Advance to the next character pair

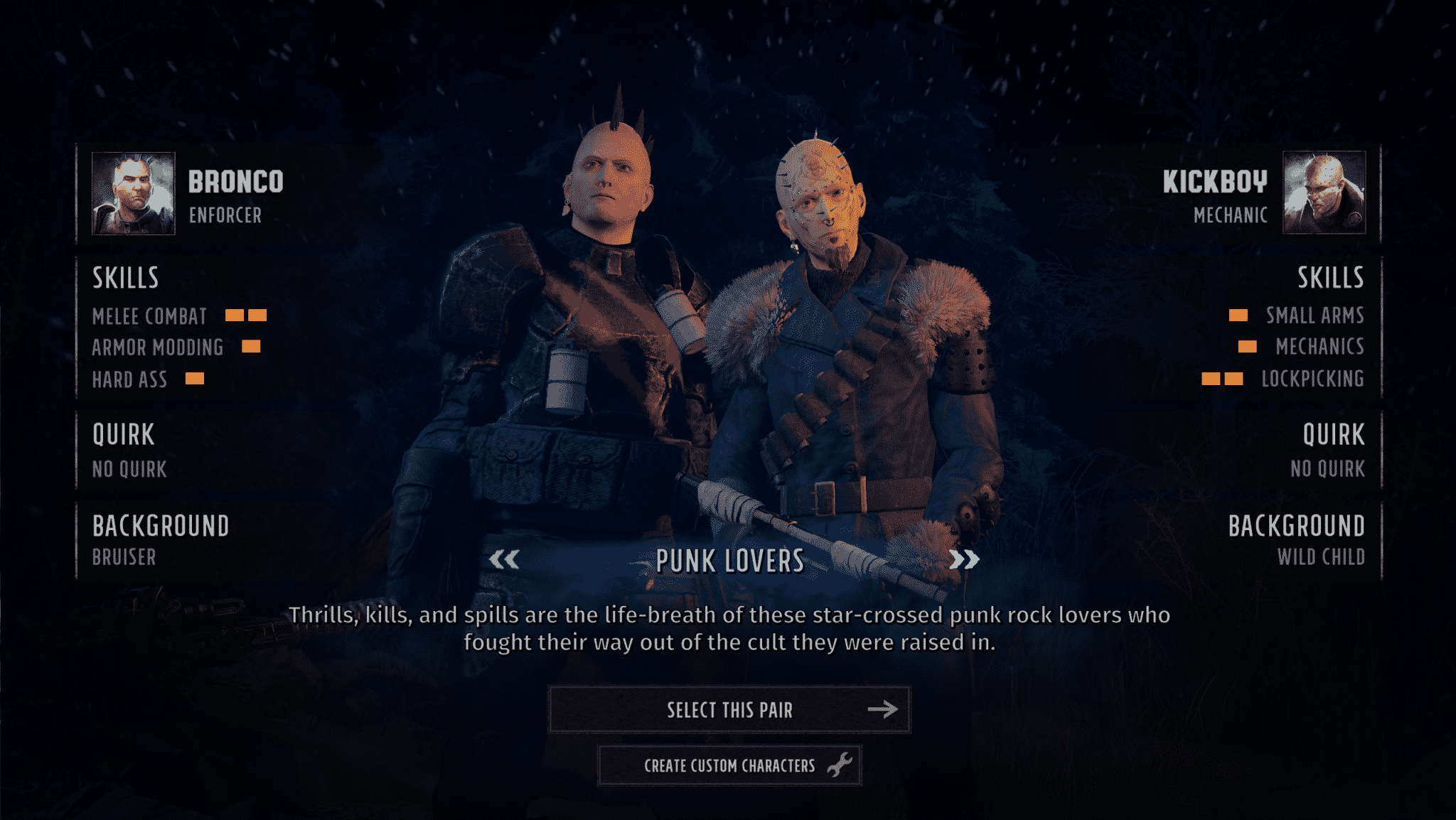tap(964, 560)
